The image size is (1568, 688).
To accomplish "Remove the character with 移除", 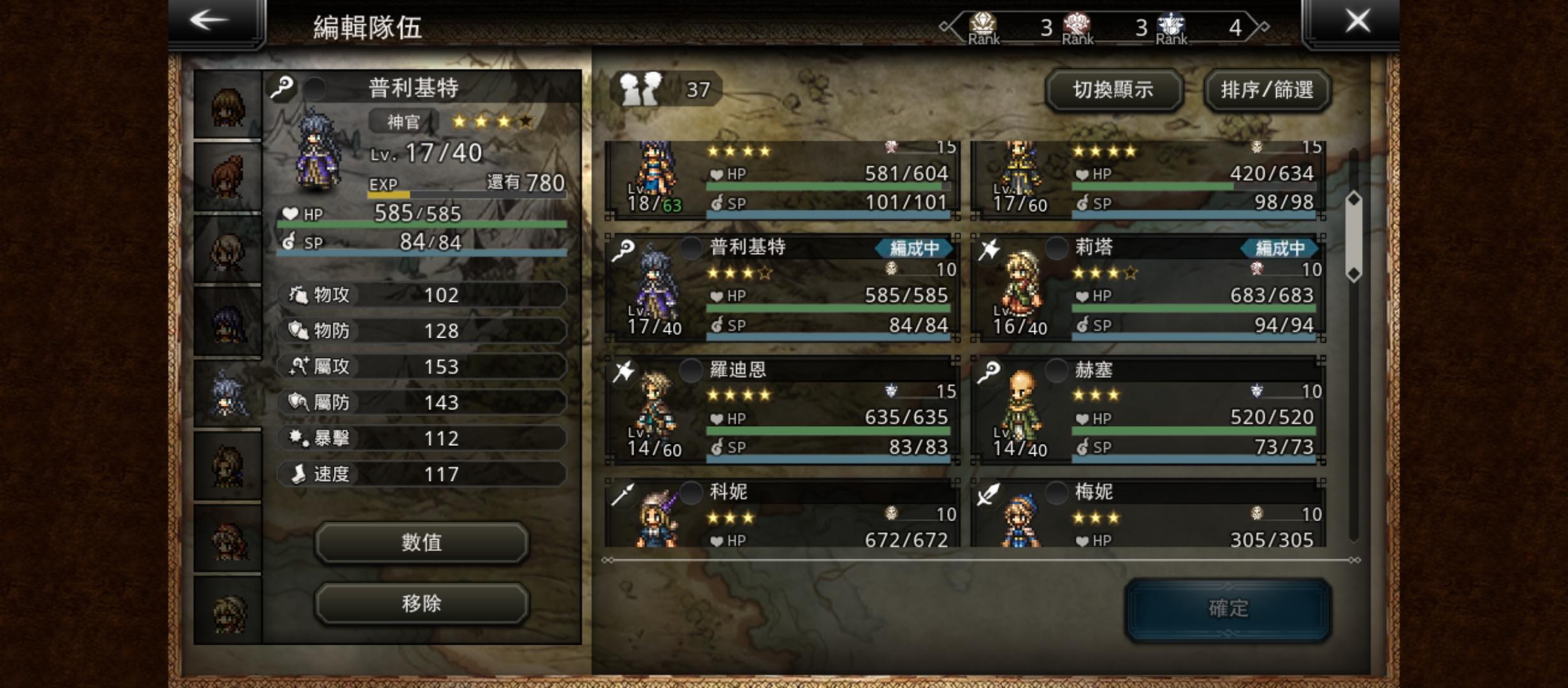I will (x=421, y=603).
